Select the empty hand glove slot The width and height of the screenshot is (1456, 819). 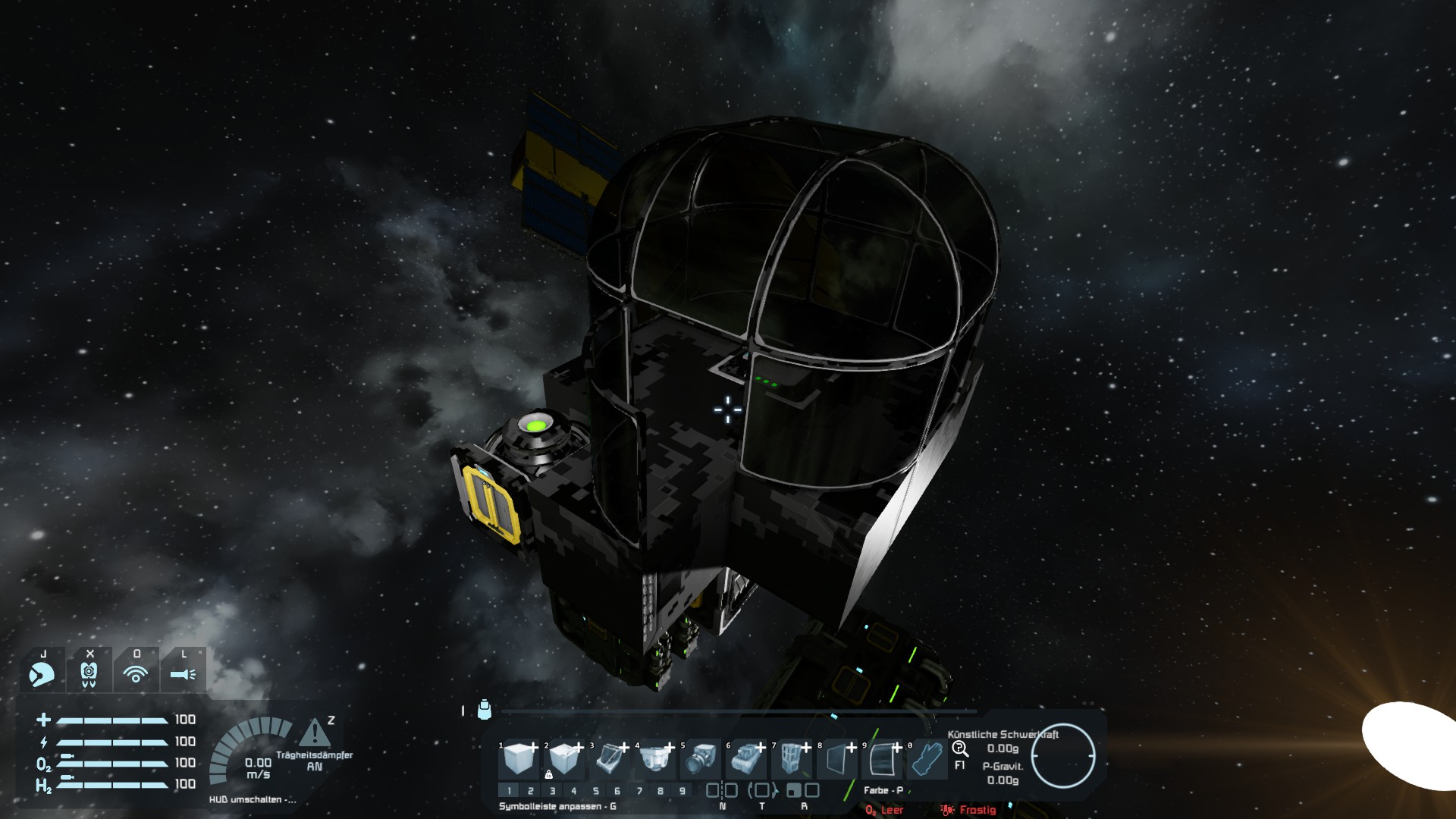[927, 759]
